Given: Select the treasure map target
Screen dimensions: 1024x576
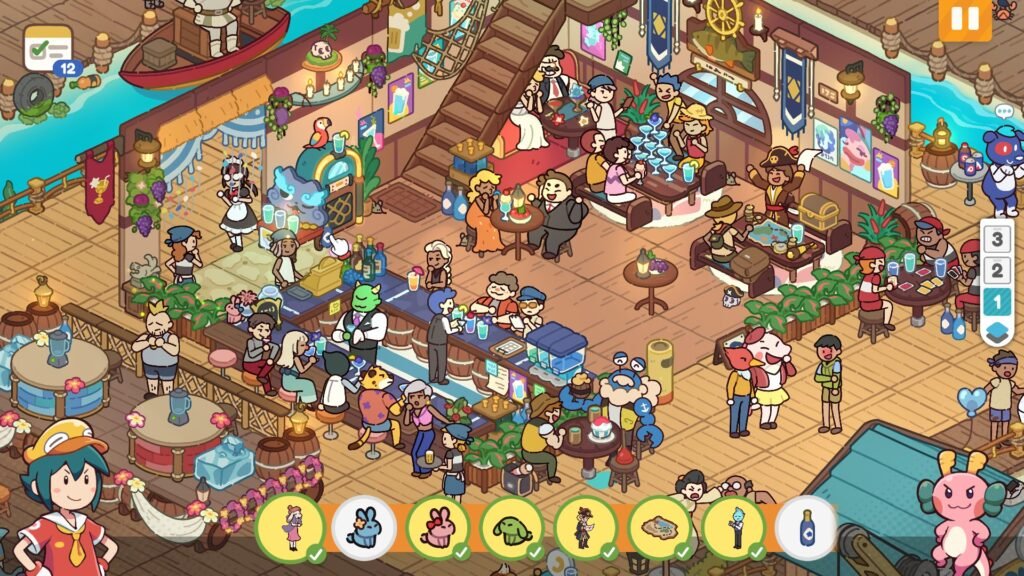Looking at the screenshot, I should pos(660,527).
